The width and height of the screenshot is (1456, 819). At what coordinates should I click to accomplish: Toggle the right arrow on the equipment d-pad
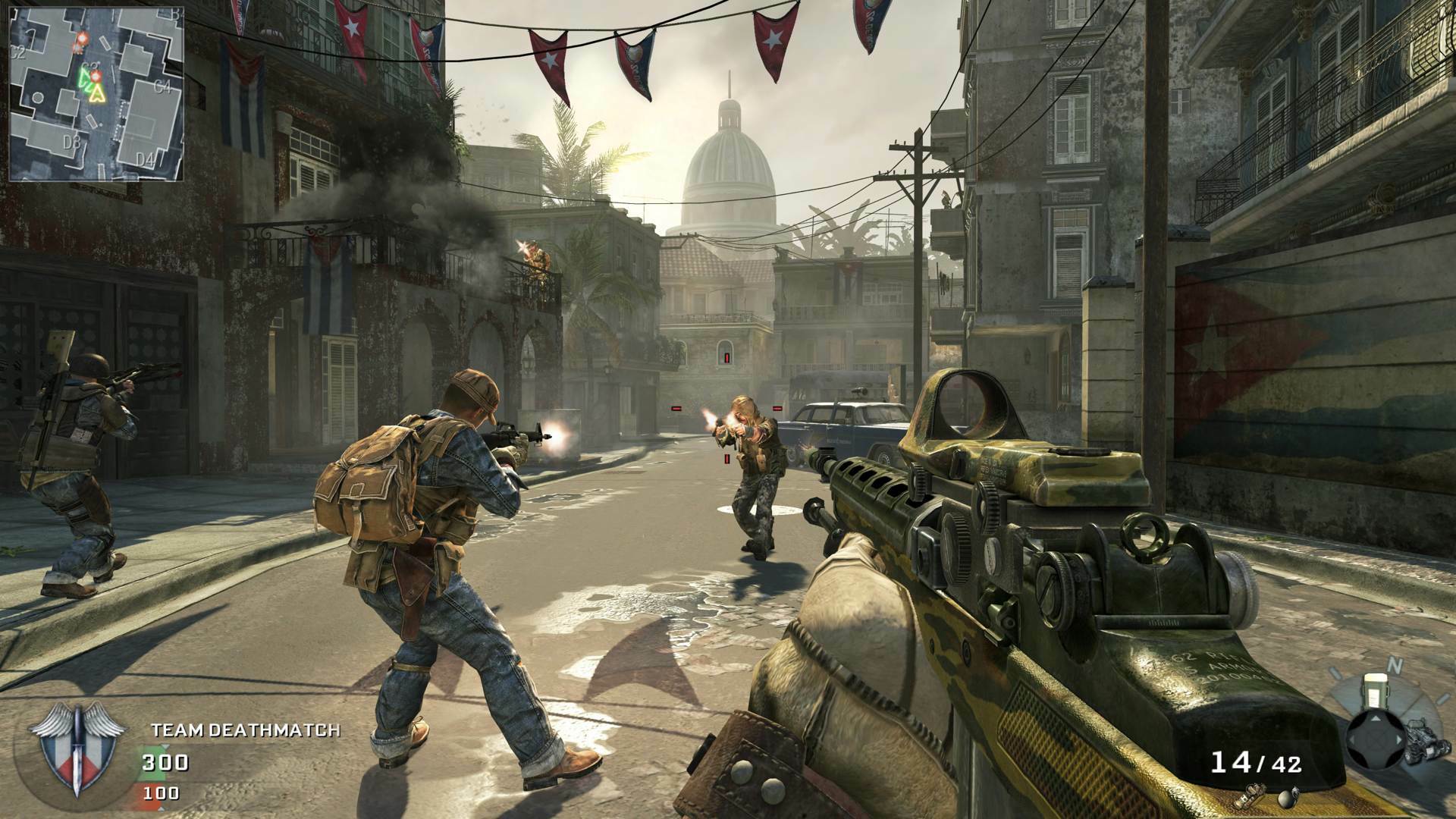pyautogui.click(x=1398, y=739)
